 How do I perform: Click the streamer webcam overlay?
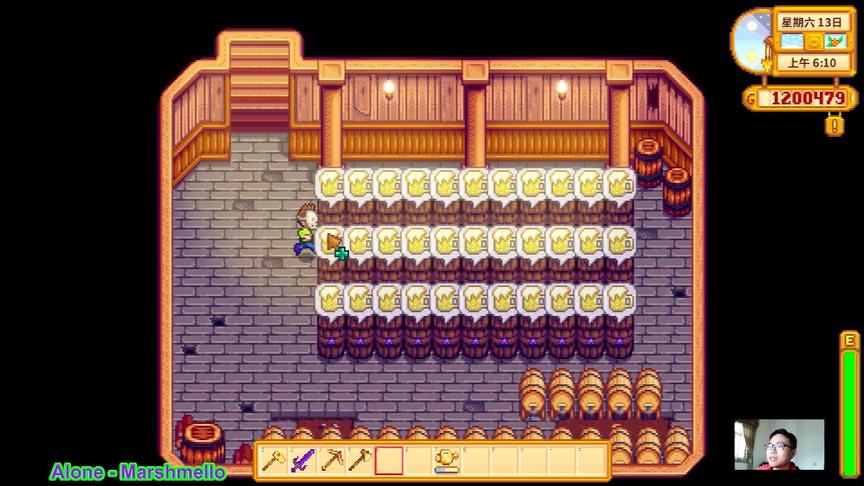(x=779, y=445)
